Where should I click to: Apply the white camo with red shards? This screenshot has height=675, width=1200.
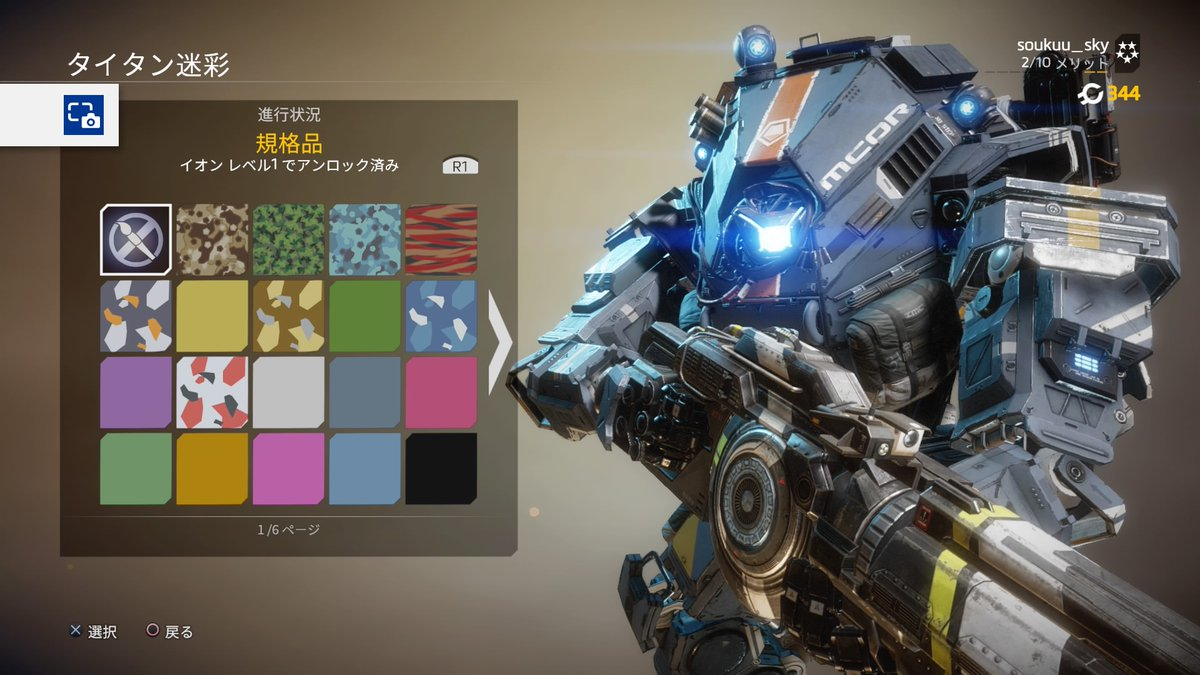(212, 392)
